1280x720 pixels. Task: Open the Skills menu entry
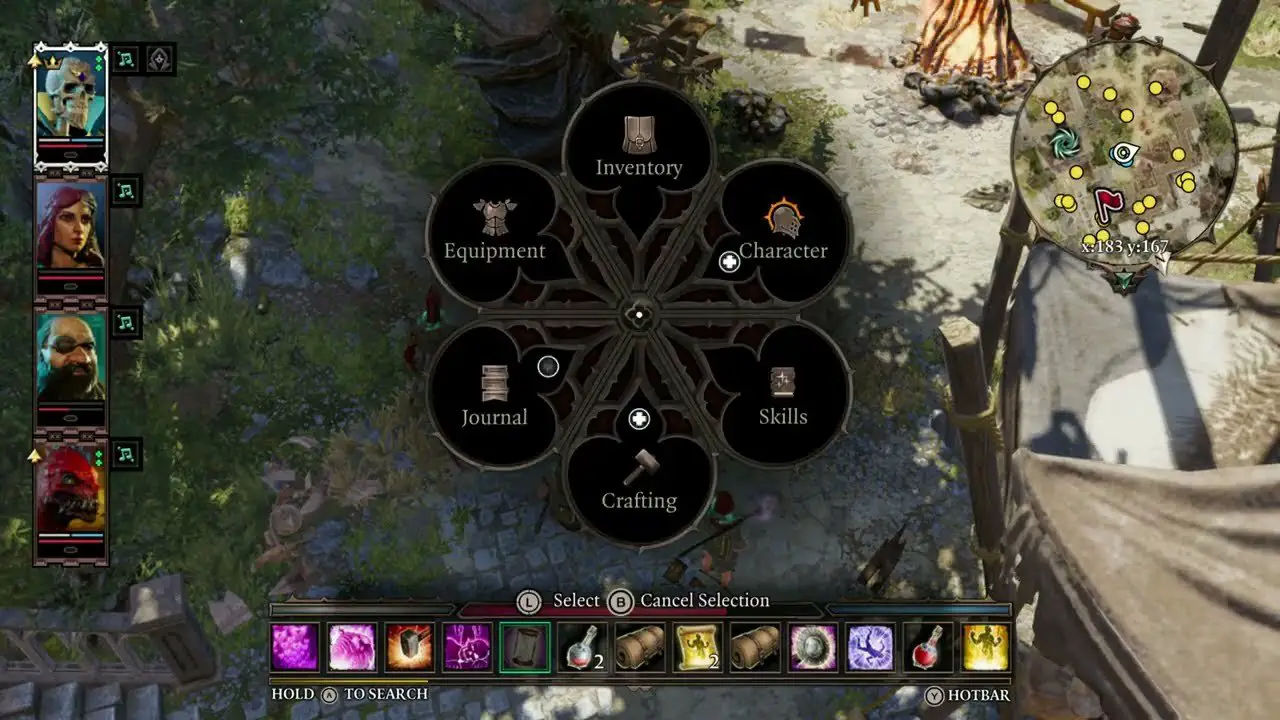pos(782,398)
